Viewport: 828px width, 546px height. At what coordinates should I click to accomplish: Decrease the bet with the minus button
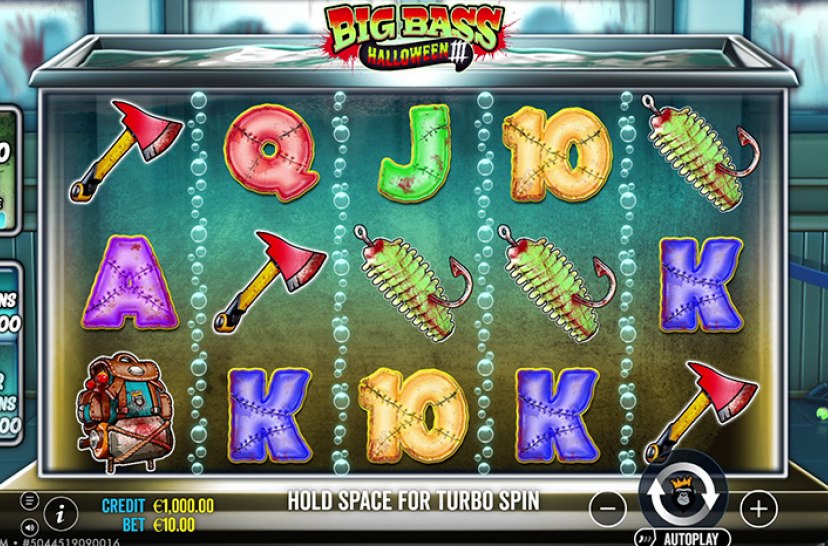608,507
